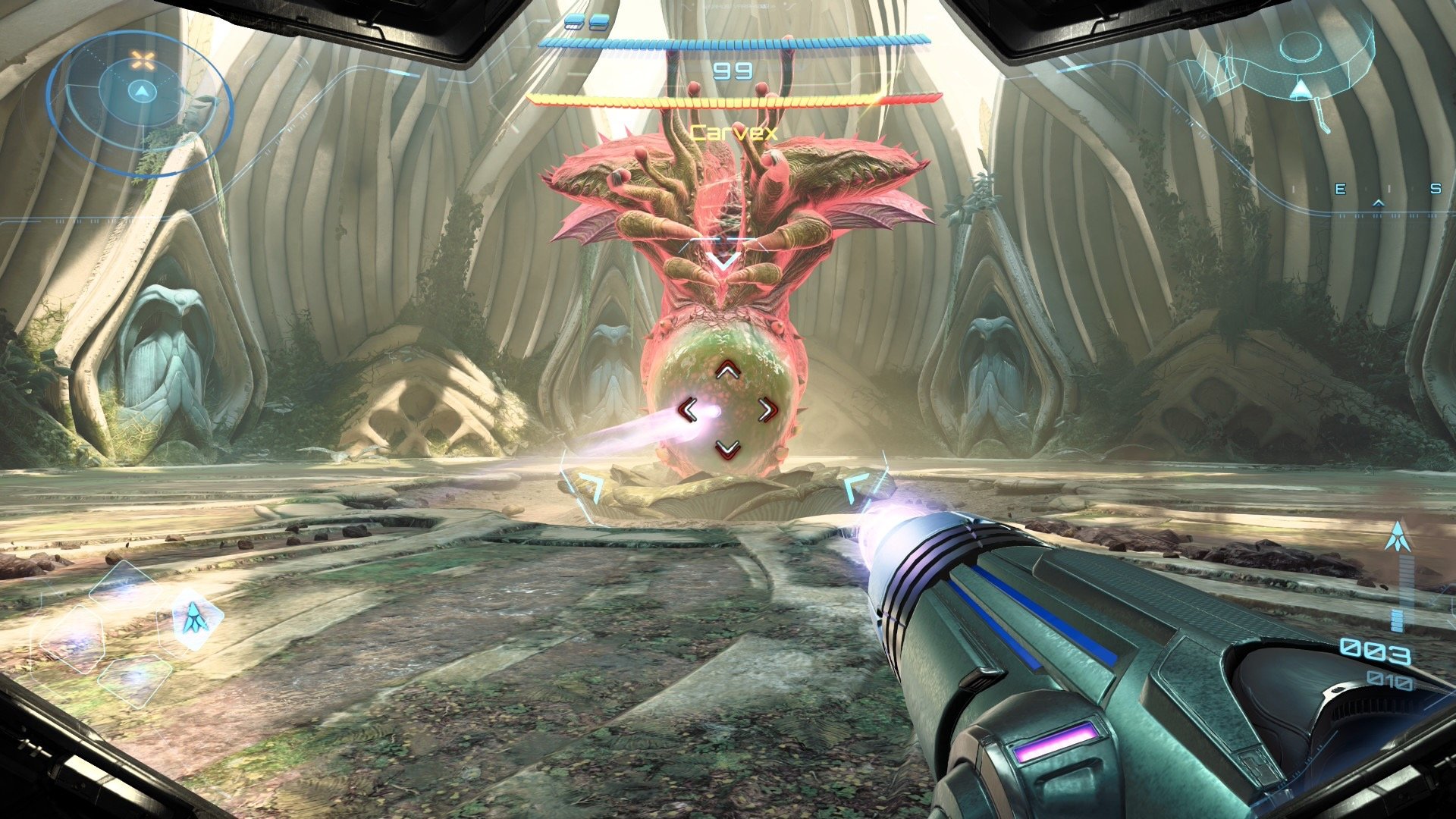Select the missile weapon diamond slot
The image size is (1456, 819).
pyautogui.click(x=198, y=620)
